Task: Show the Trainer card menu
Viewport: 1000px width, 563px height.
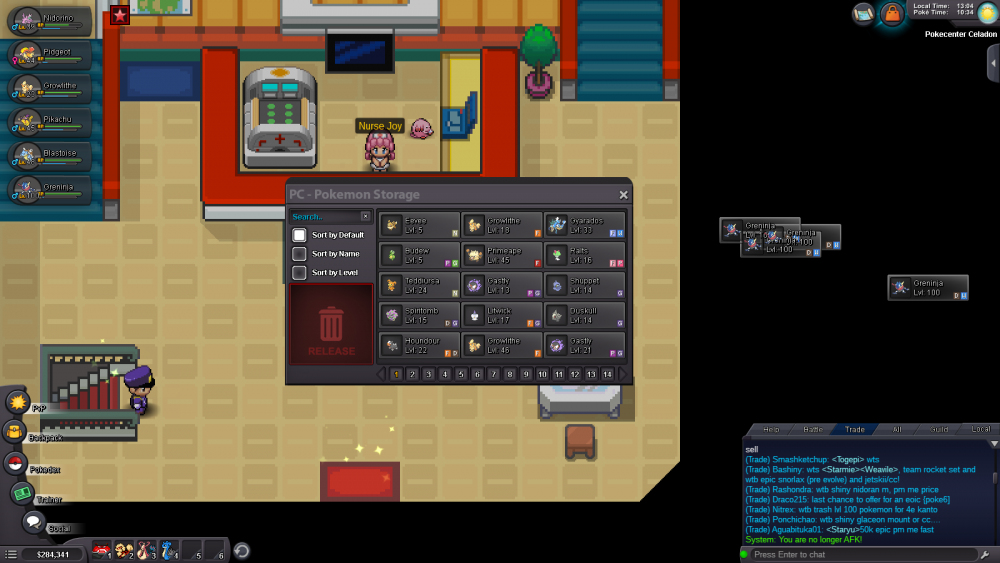Action: pos(22,493)
